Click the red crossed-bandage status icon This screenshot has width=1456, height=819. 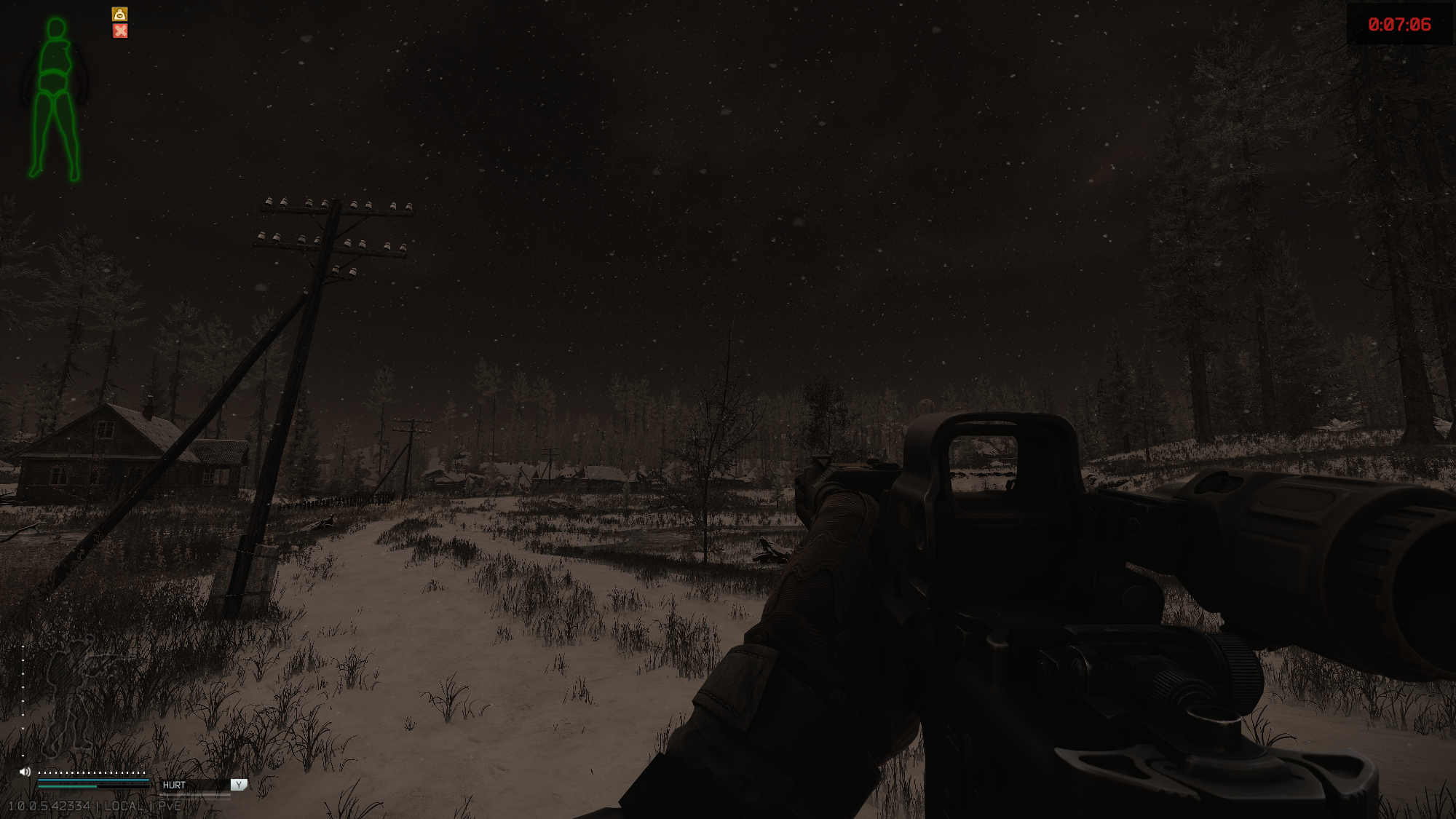(x=120, y=31)
